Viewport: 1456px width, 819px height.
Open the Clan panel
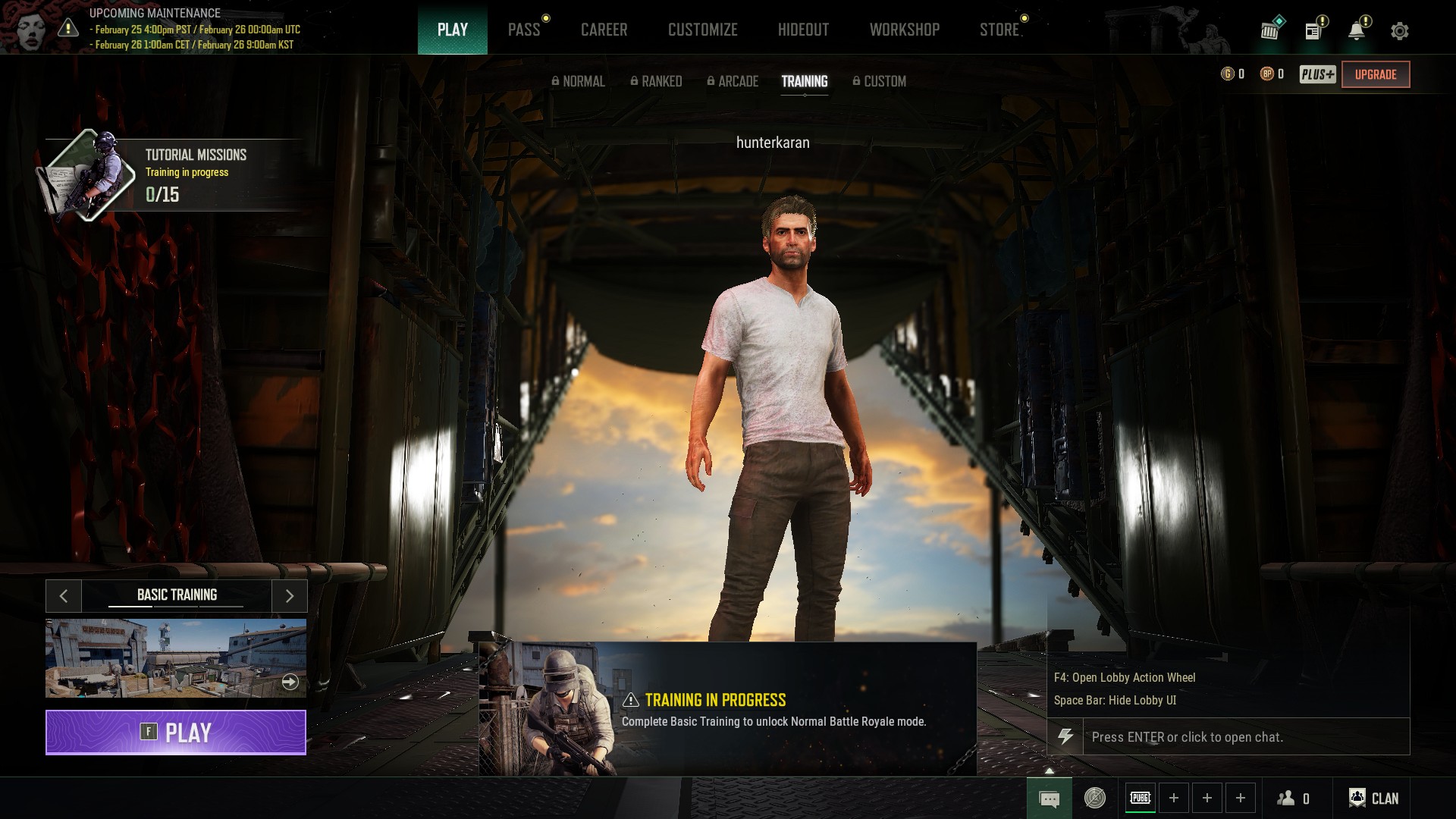tap(1373, 798)
